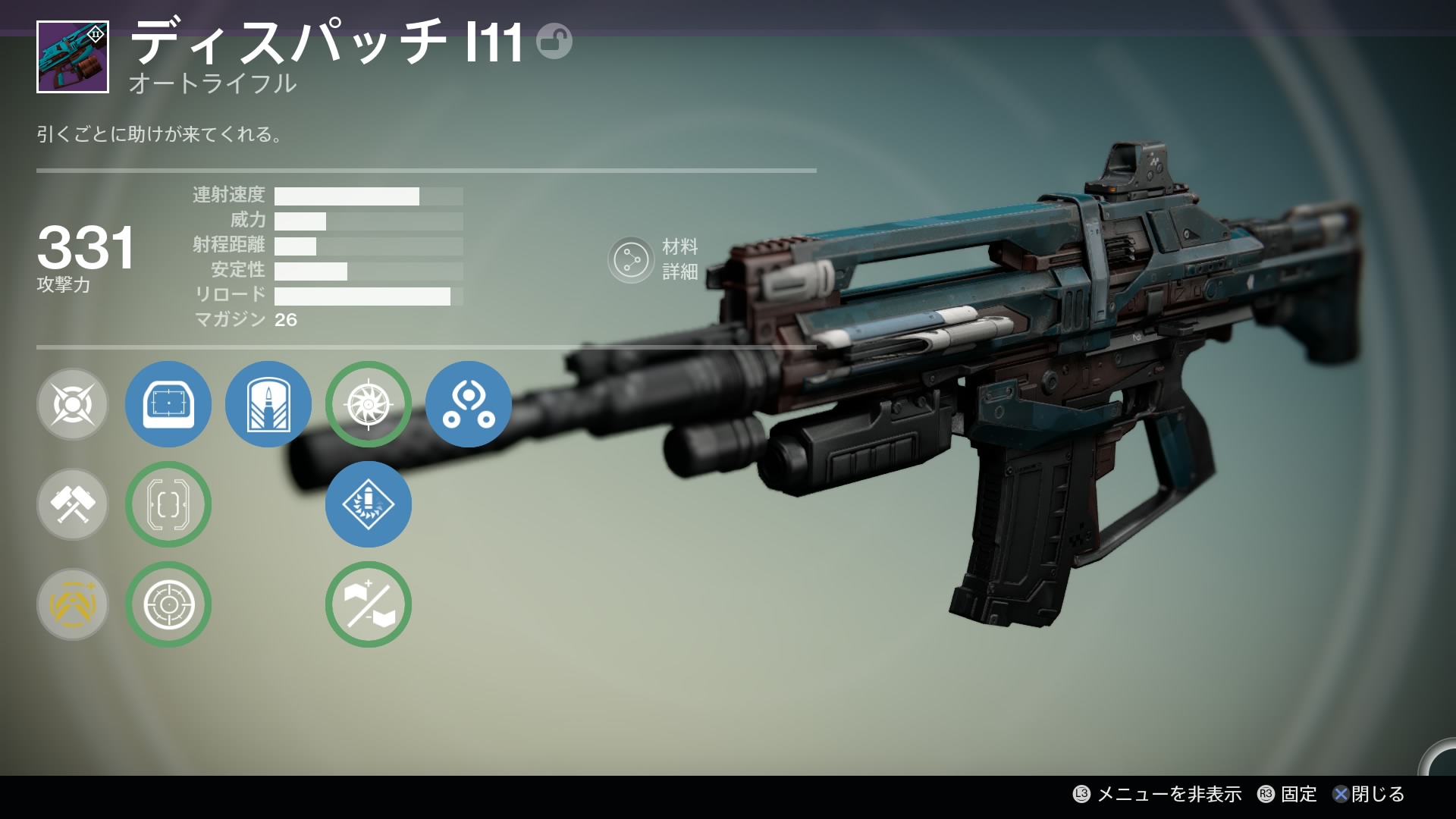Select the green-ringed target reticle perk

[x=168, y=604]
